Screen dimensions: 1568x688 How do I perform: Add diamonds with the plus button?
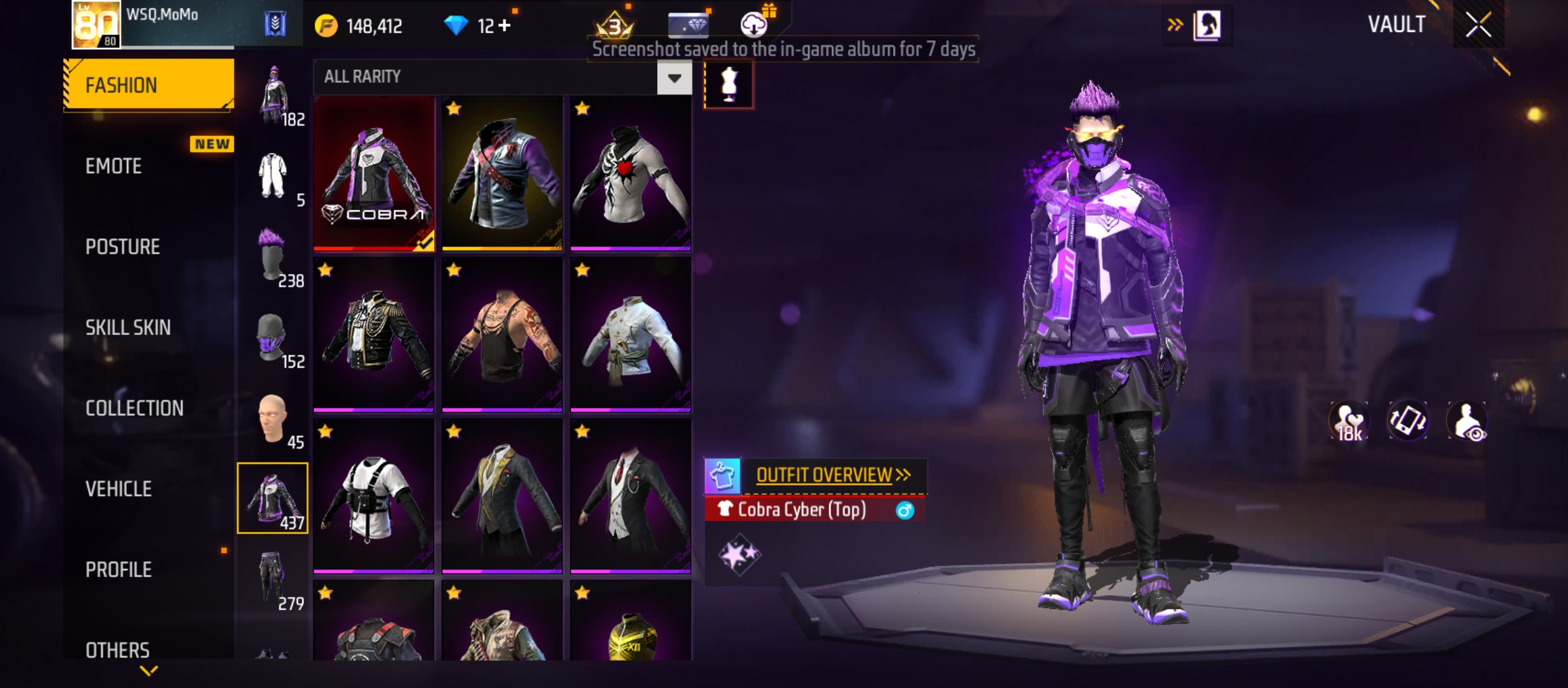click(x=505, y=25)
